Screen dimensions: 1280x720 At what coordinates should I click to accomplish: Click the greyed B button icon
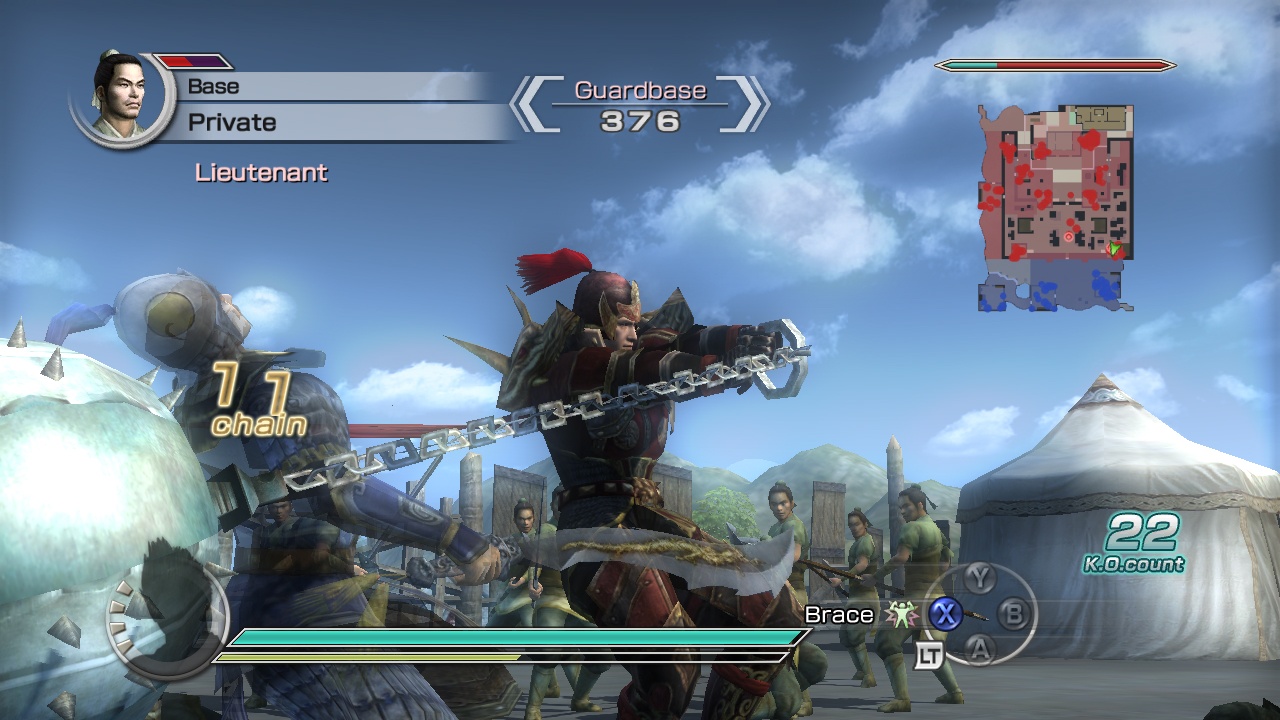(x=1012, y=612)
